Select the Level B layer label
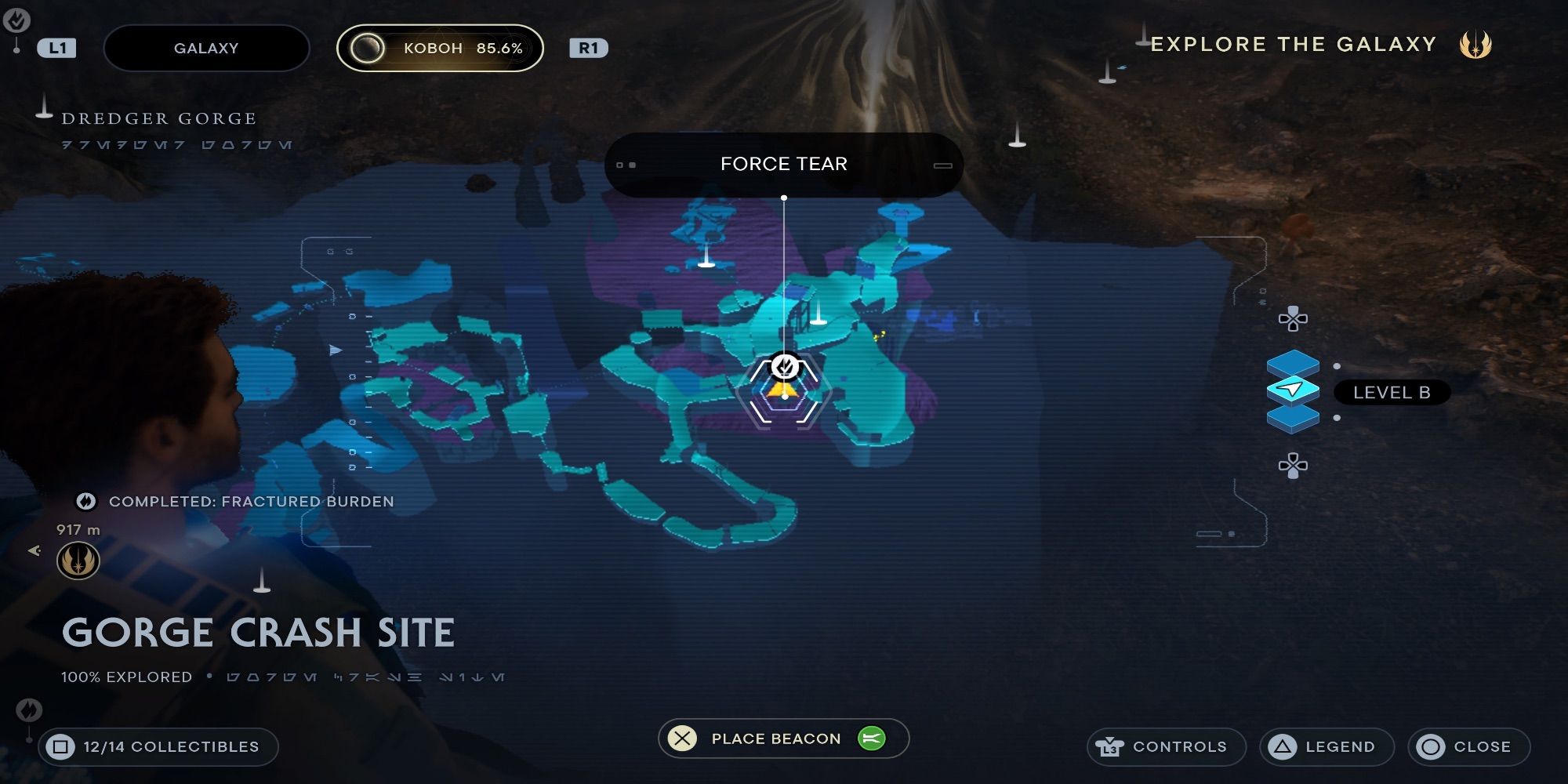This screenshot has width=1568, height=784. [1393, 393]
